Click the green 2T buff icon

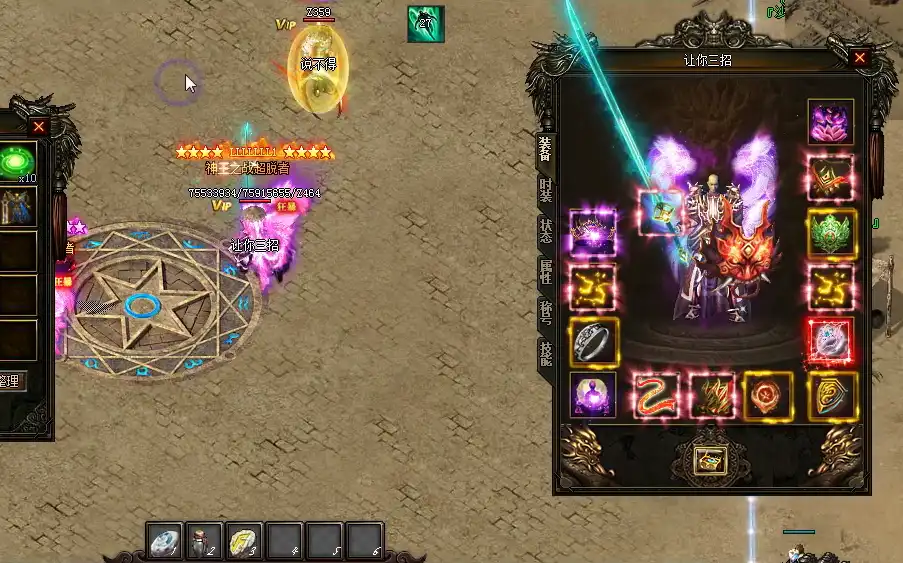click(425, 24)
